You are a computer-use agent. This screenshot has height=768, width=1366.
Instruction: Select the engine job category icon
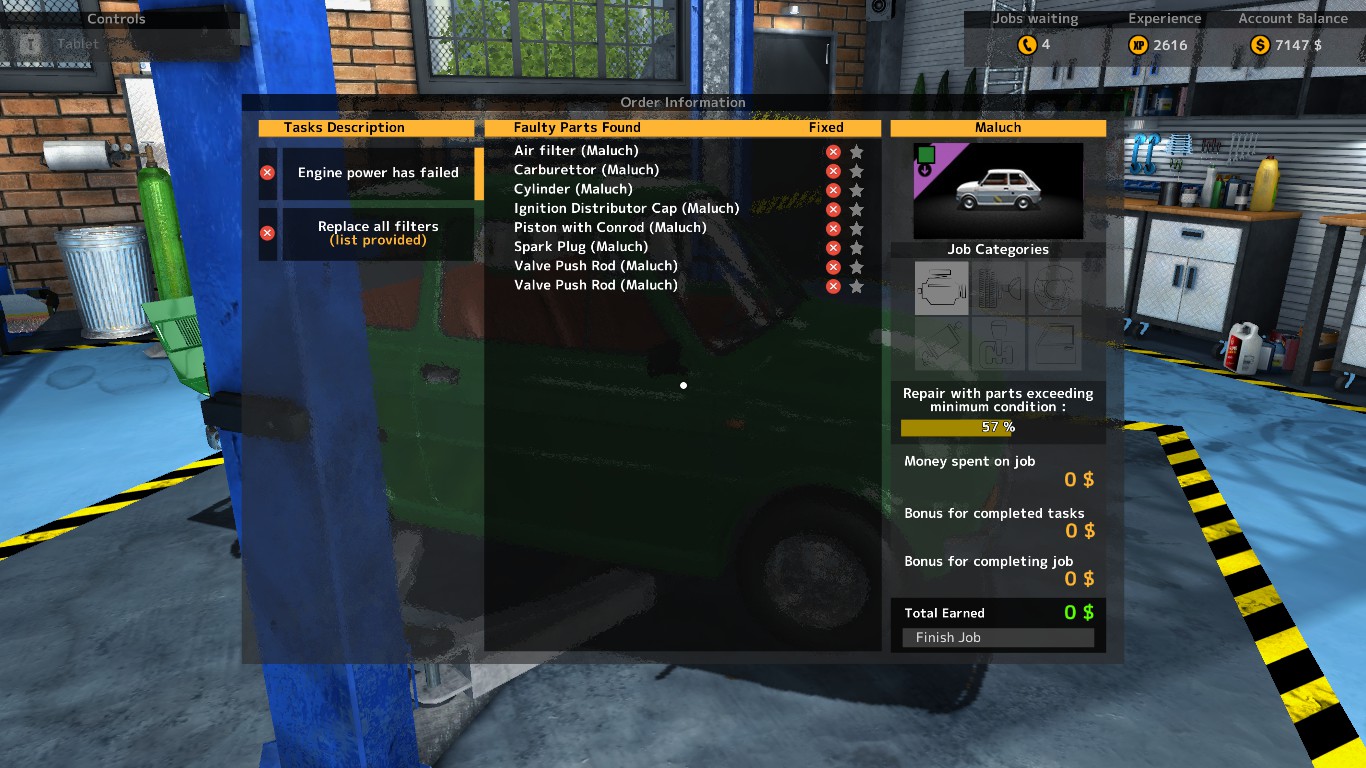(x=941, y=288)
